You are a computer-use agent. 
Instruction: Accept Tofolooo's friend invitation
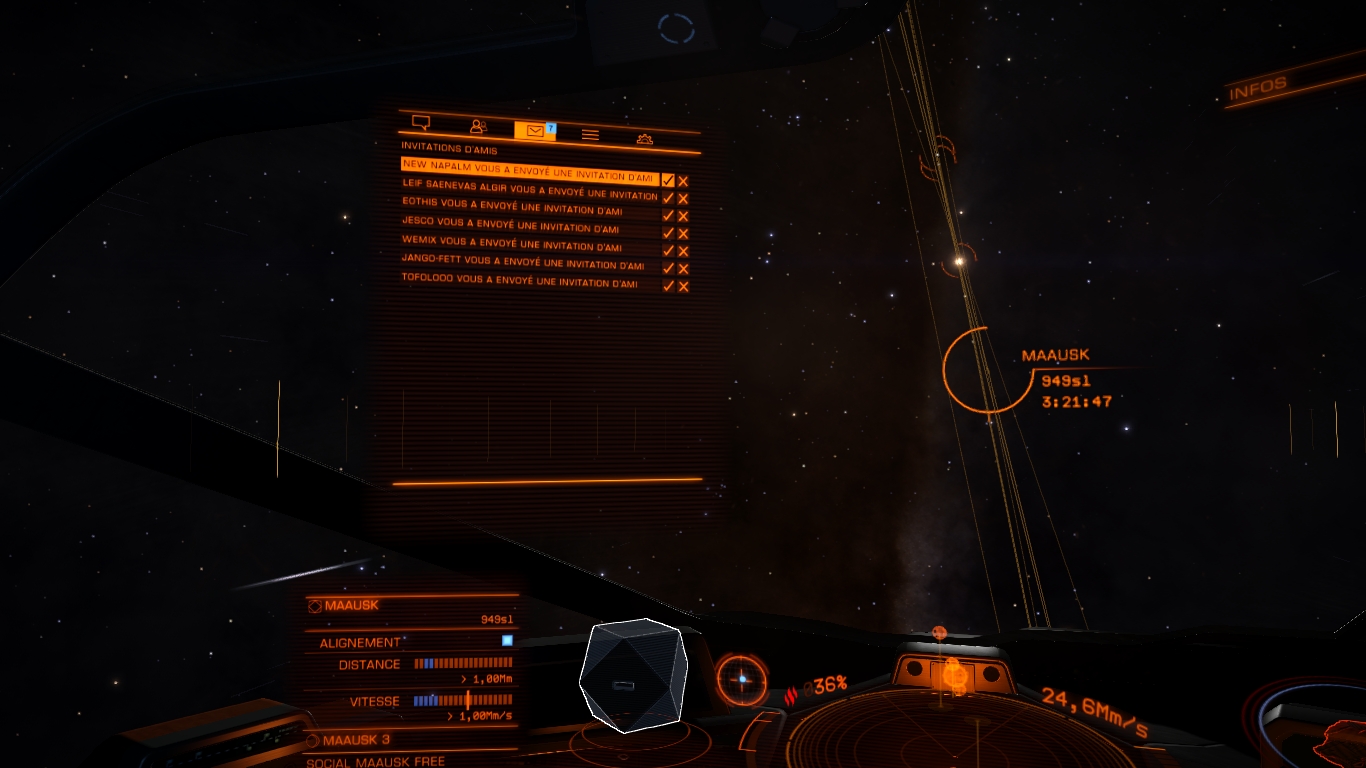(668, 285)
